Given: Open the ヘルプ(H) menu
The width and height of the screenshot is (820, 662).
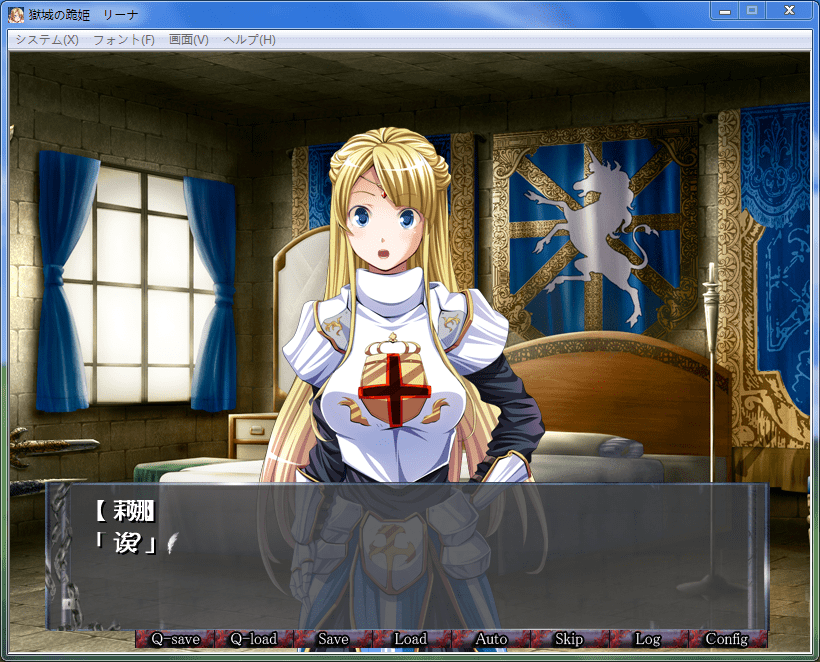Looking at the screenshot, I should click(x=250, y=40).
